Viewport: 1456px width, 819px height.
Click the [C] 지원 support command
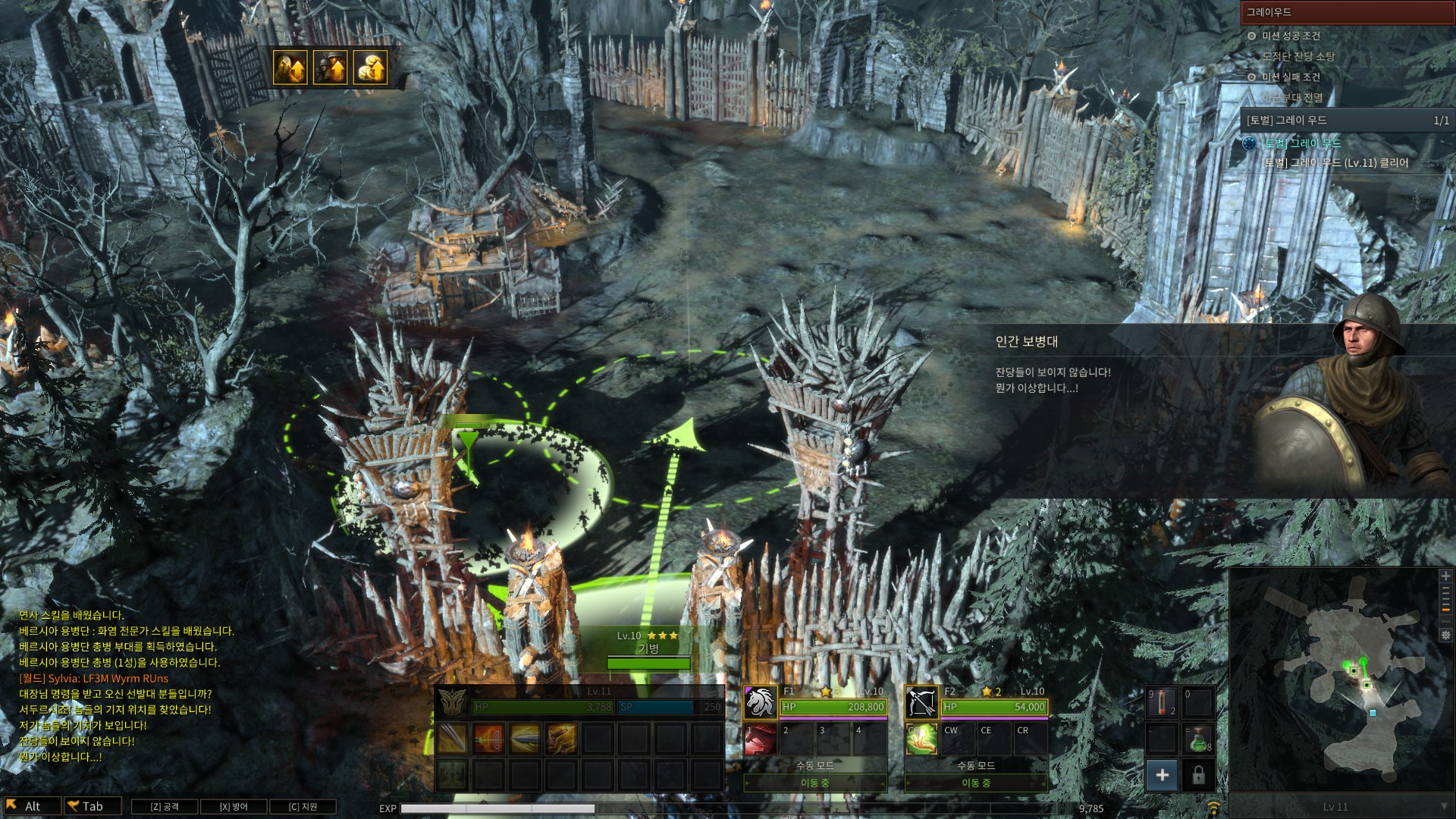(x=303, y=806)
